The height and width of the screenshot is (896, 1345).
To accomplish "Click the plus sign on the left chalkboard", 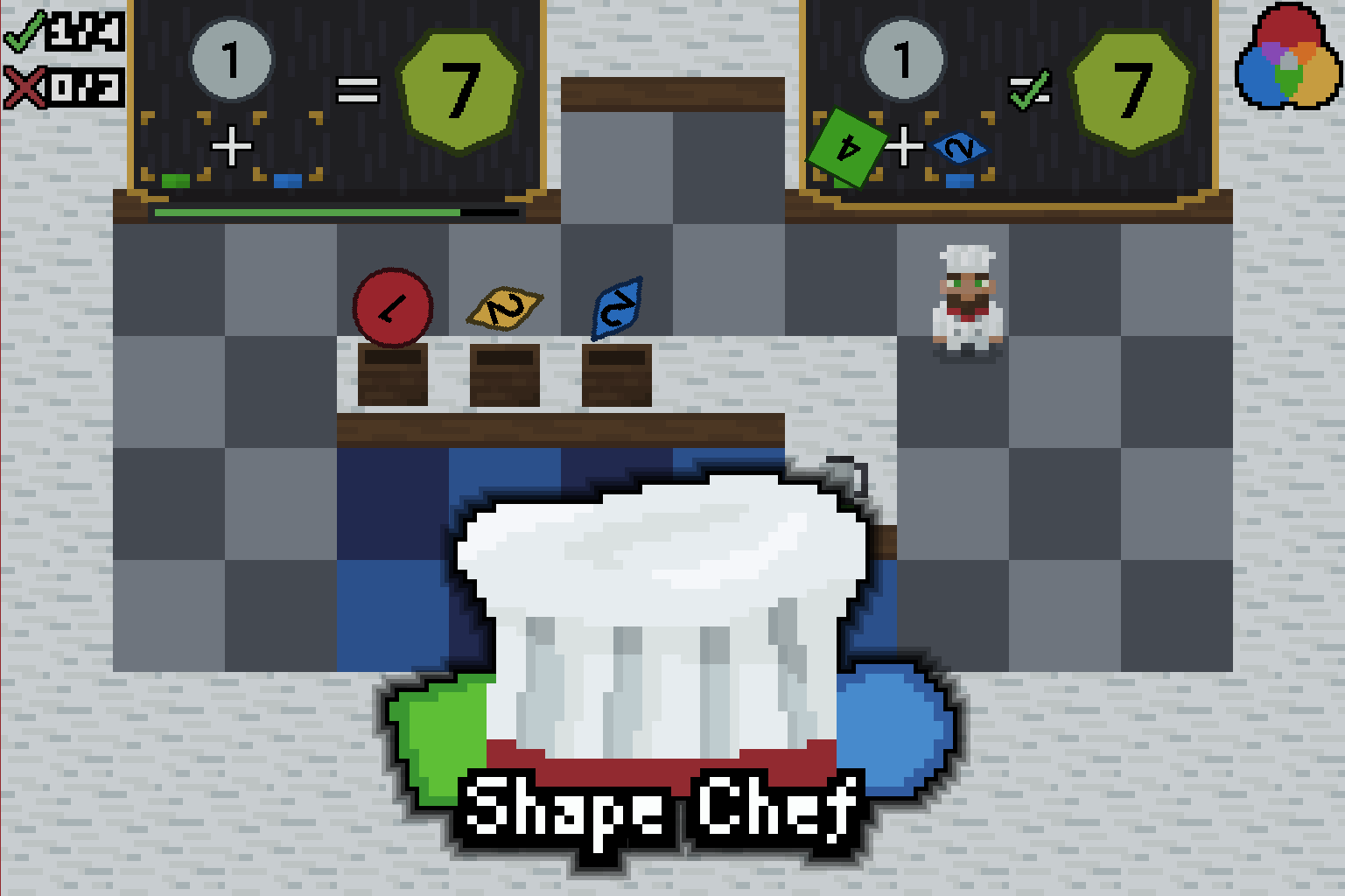I will [x=232, y=147].
